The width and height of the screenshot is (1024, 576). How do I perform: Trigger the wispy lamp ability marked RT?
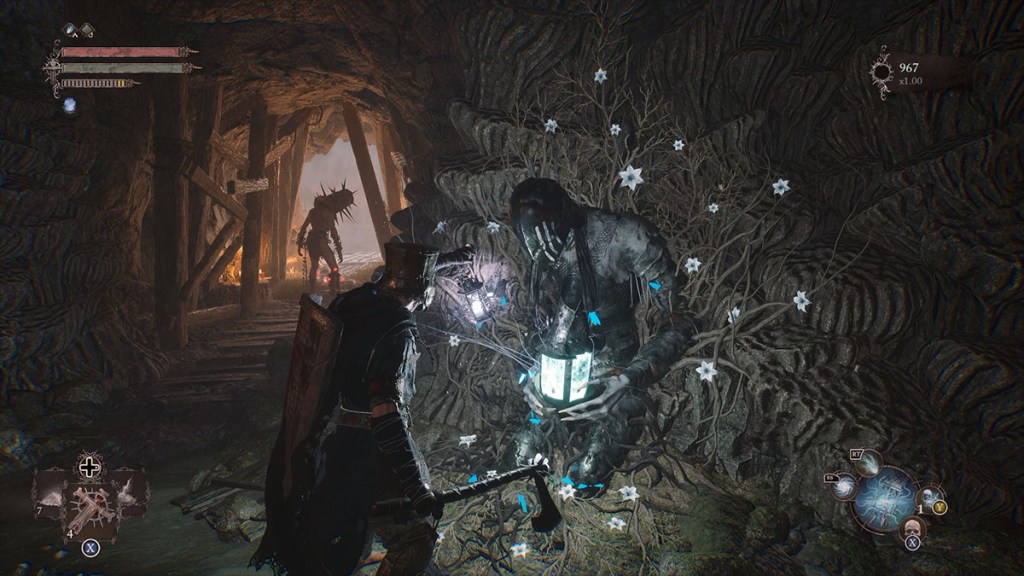click(866, 462)
